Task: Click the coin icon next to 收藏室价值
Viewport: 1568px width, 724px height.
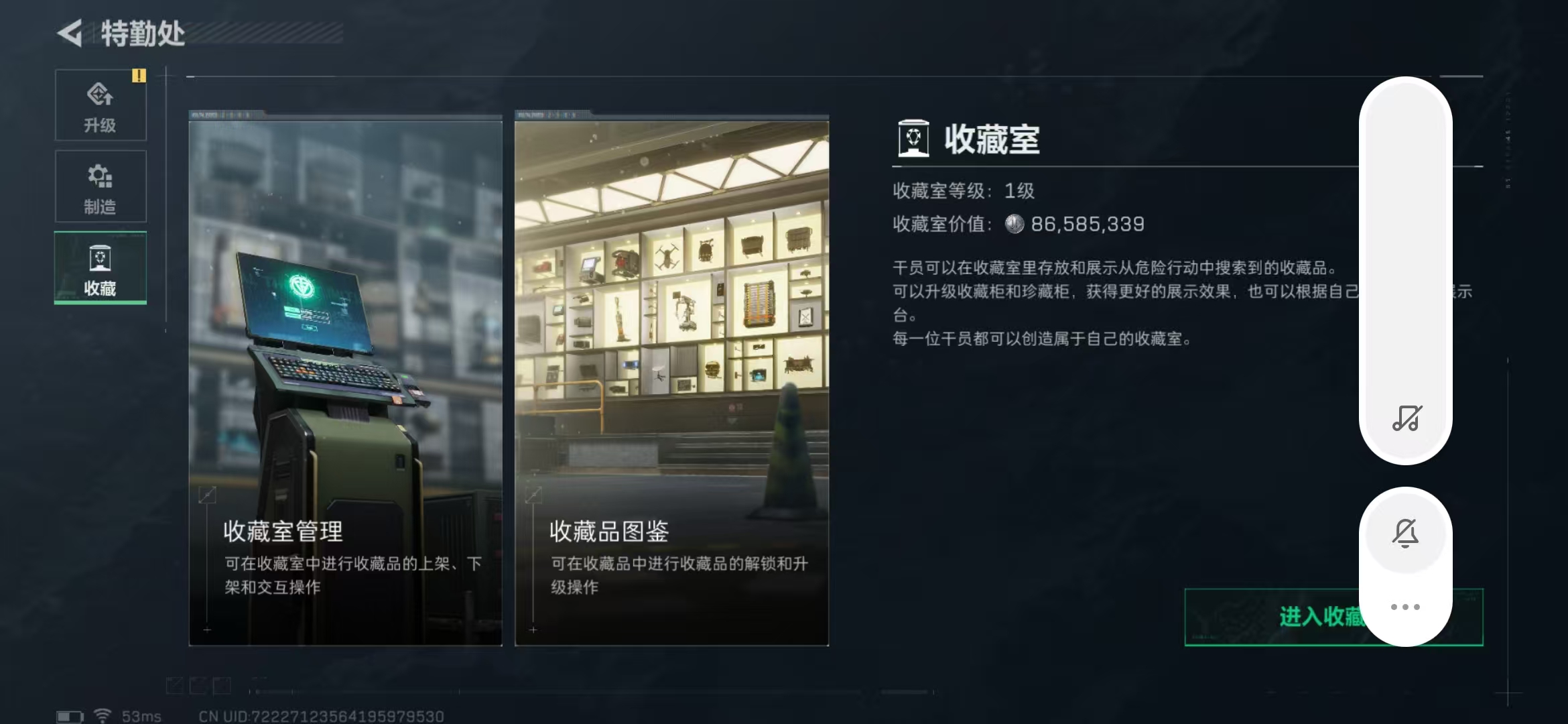Action: click(1016, 225)
